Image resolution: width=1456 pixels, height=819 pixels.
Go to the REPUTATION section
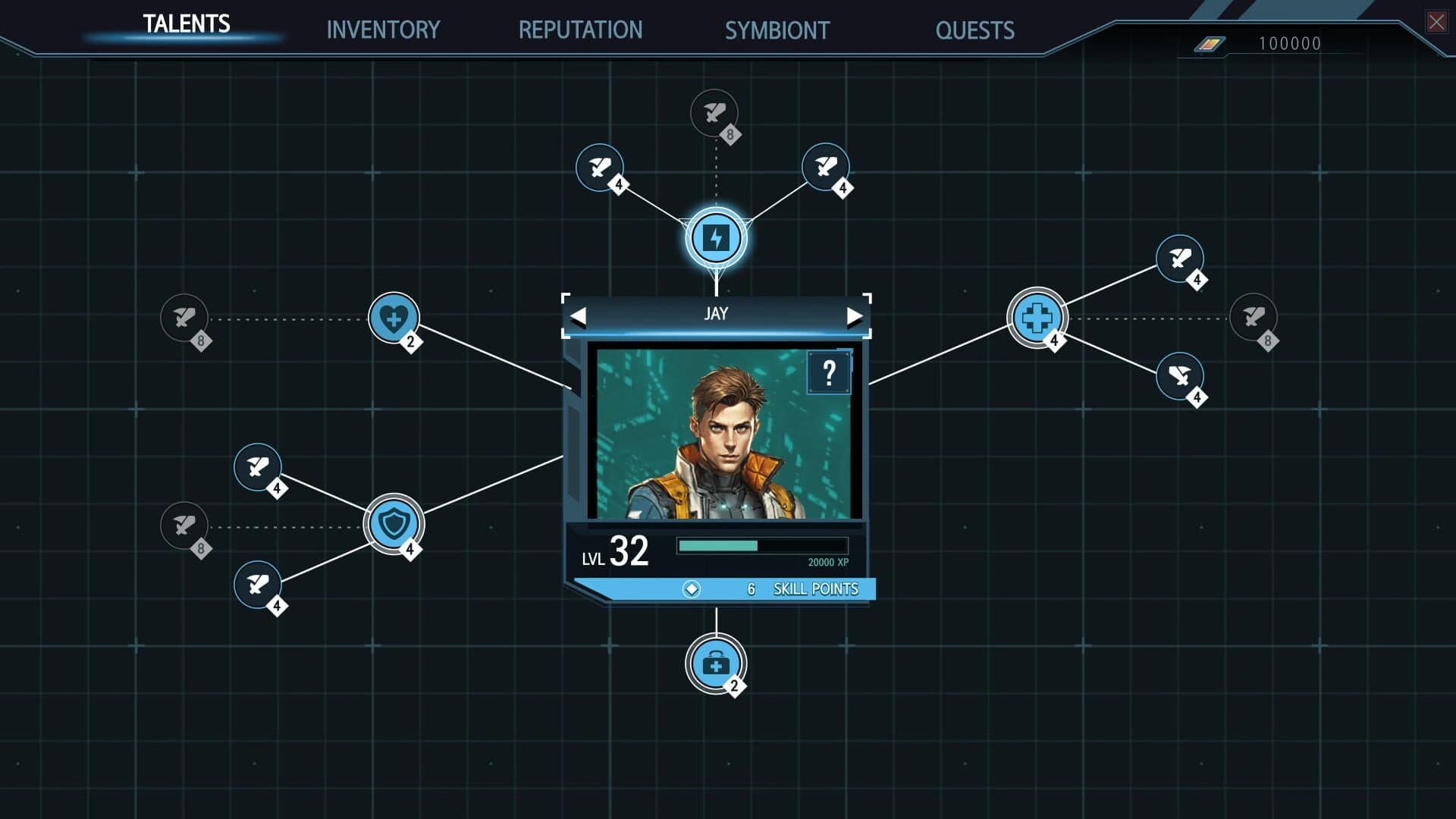click(580, 30)
